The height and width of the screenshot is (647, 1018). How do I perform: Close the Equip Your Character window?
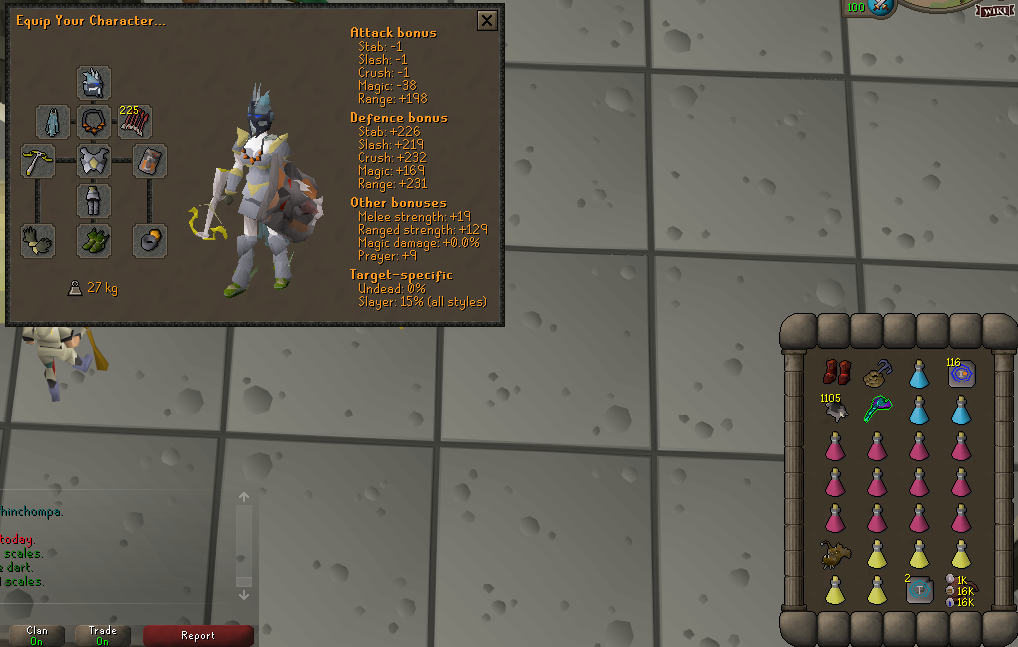click(x=487, y=20)
